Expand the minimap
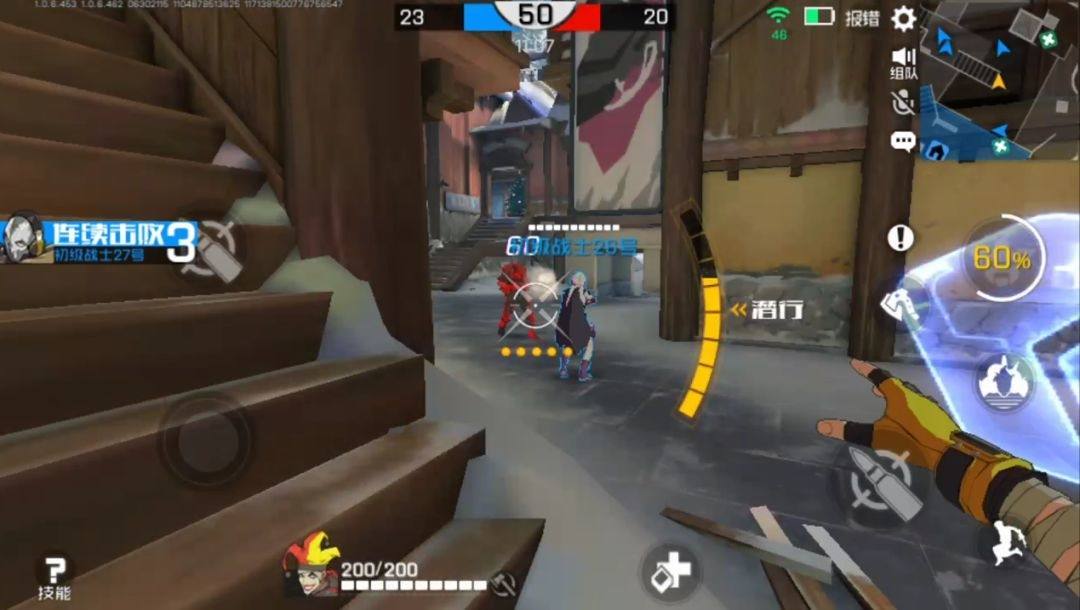Viewport: 1080px width, 610px height. 1000,80
